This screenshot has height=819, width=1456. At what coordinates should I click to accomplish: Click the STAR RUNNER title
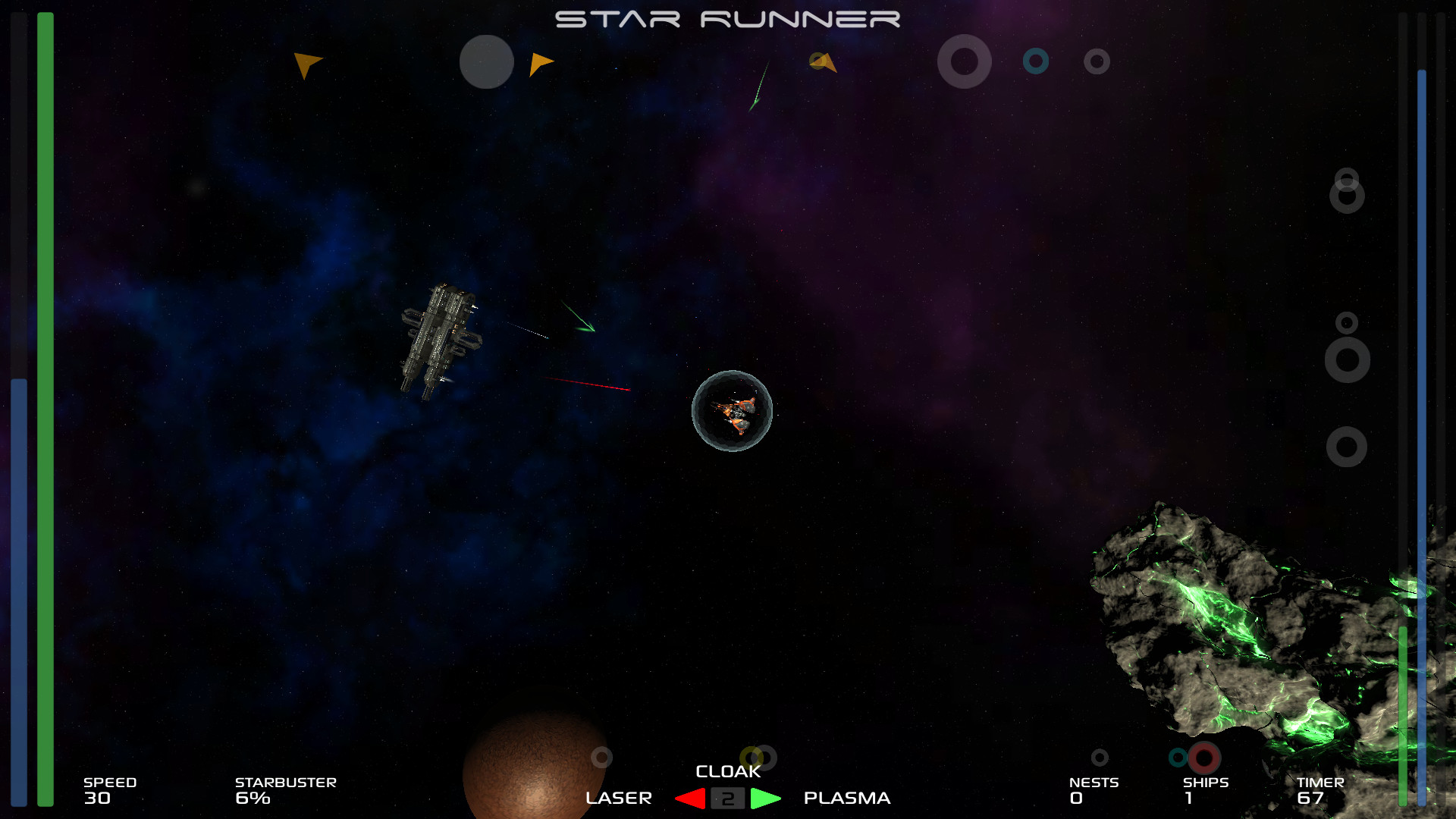[726, 18]
